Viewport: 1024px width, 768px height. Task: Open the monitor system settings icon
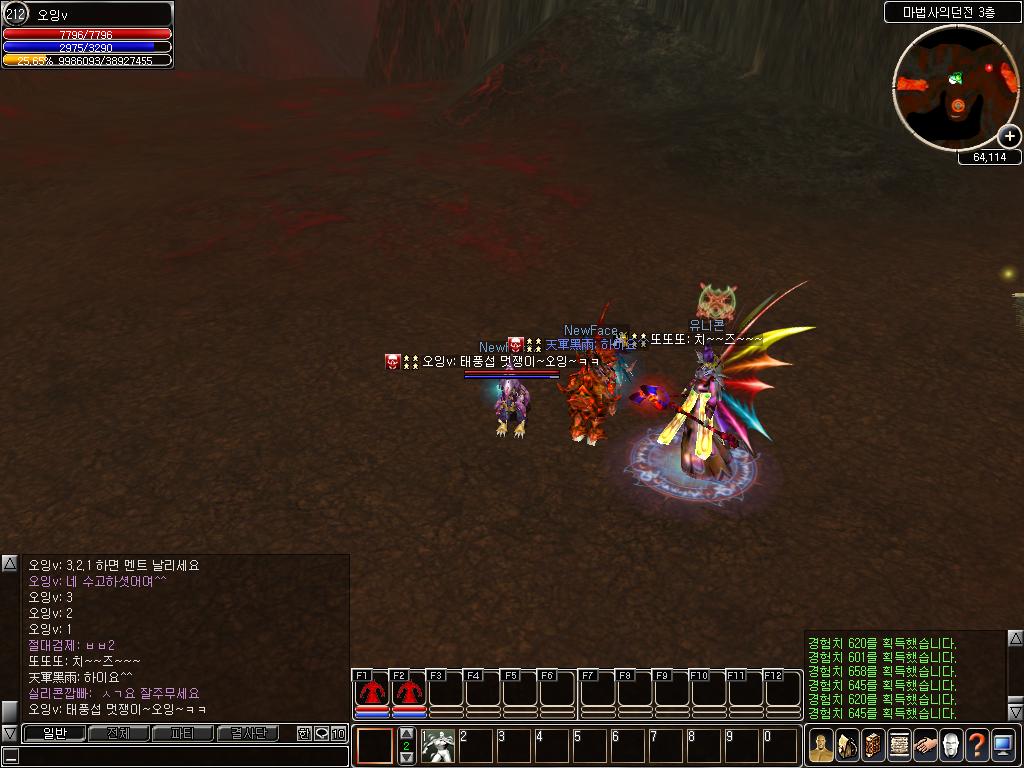click(x=1003, y=745)
